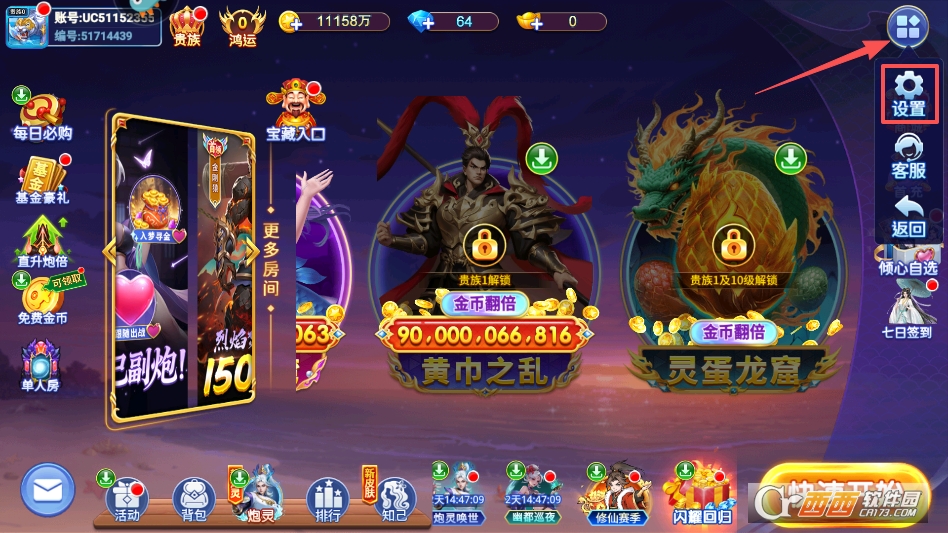Open the 客服 customer service option
Screen dimensions: 948x533
[x=908, y=156]
